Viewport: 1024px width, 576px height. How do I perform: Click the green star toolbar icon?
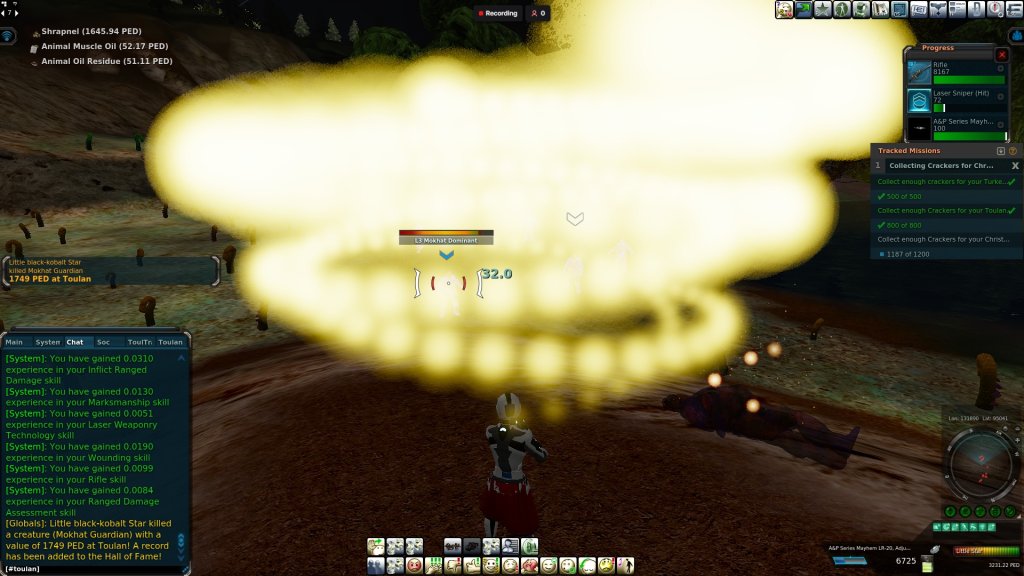[822, 10]
